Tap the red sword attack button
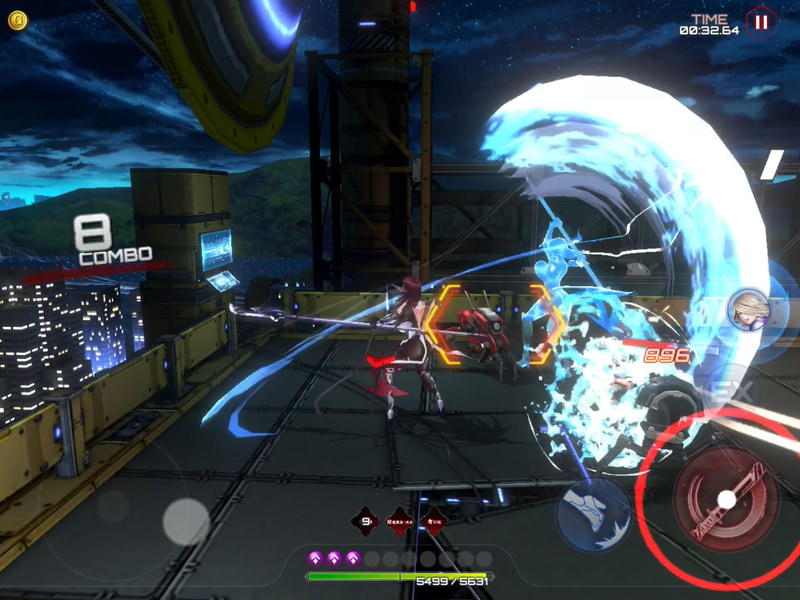This screenshot has width=800, height=600. click(727, 498)
